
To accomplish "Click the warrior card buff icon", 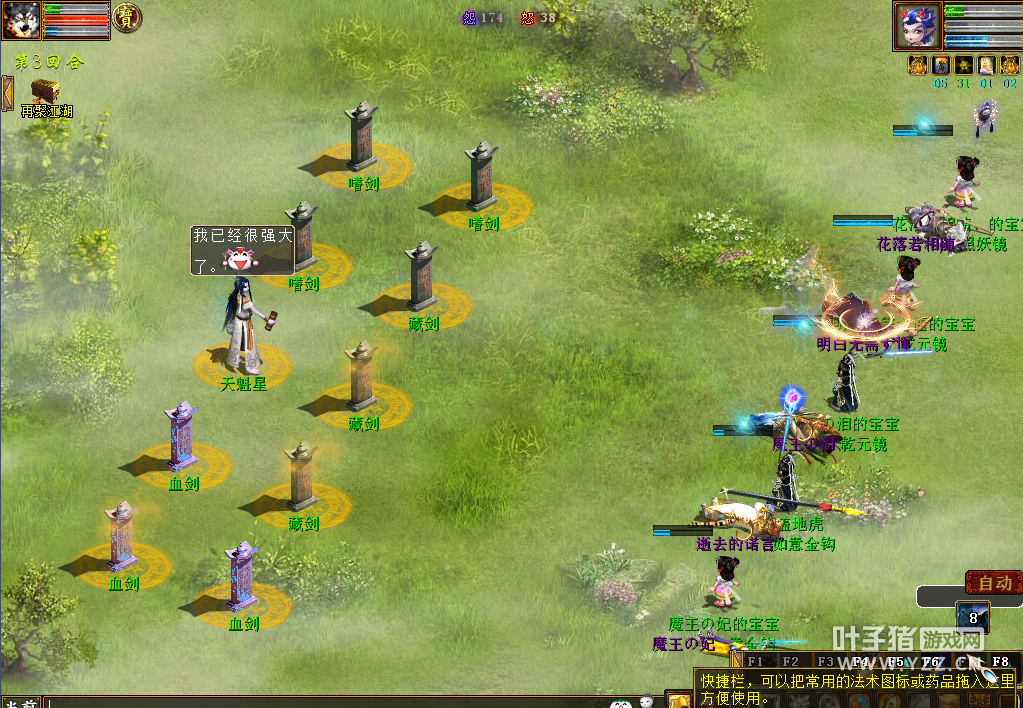I will click(940, 65).
